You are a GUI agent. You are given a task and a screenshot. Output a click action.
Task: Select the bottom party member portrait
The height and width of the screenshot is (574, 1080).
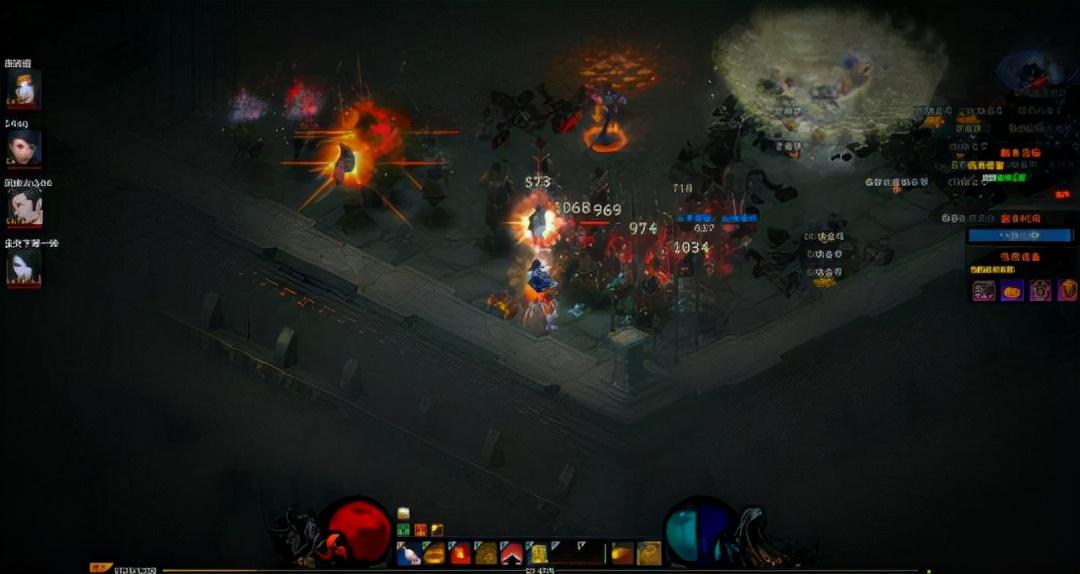coord(22,268)
